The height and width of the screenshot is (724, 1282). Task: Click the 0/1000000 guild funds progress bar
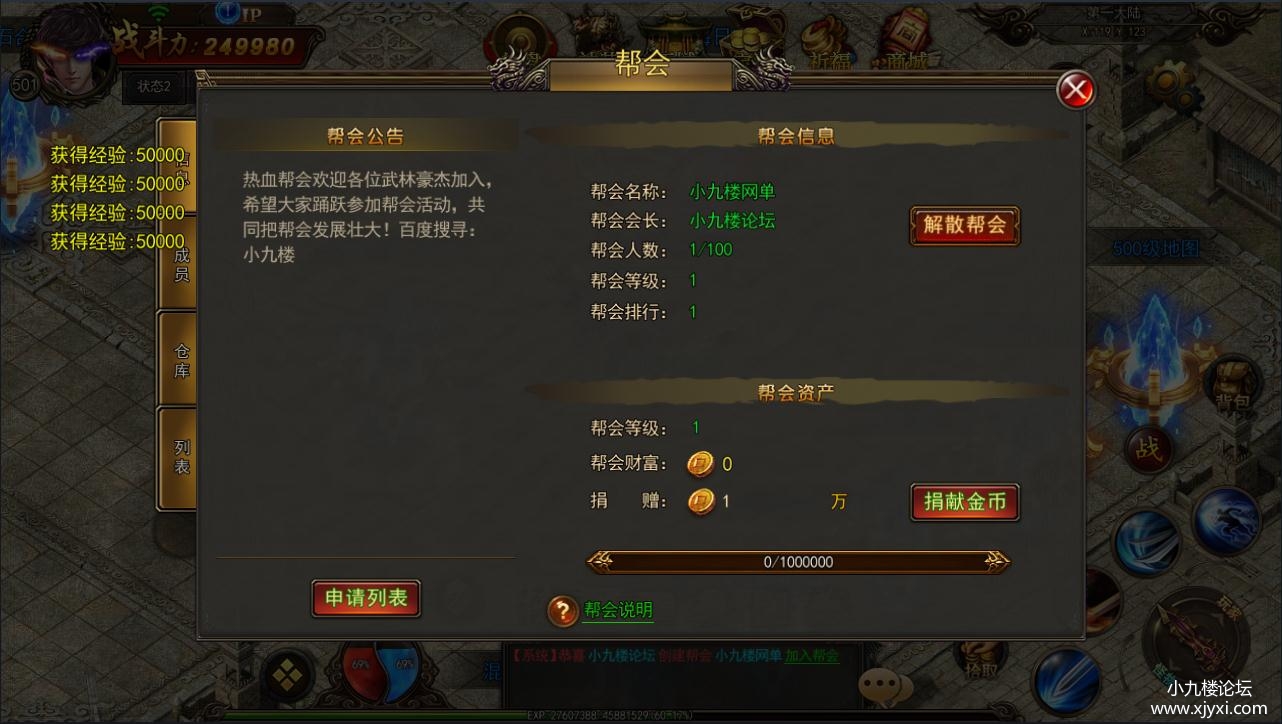coord(798,562)
